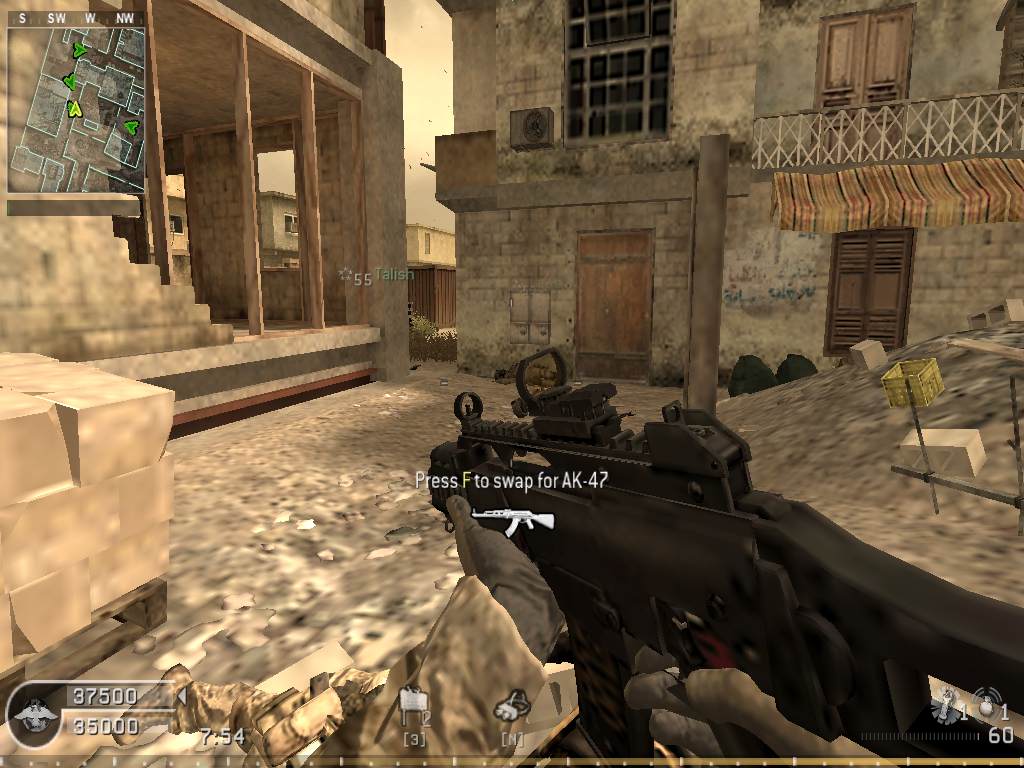Select the yellow player arrow on the minimap
The width and height of the screenshot is (1024, 768).
click(74, 109)
